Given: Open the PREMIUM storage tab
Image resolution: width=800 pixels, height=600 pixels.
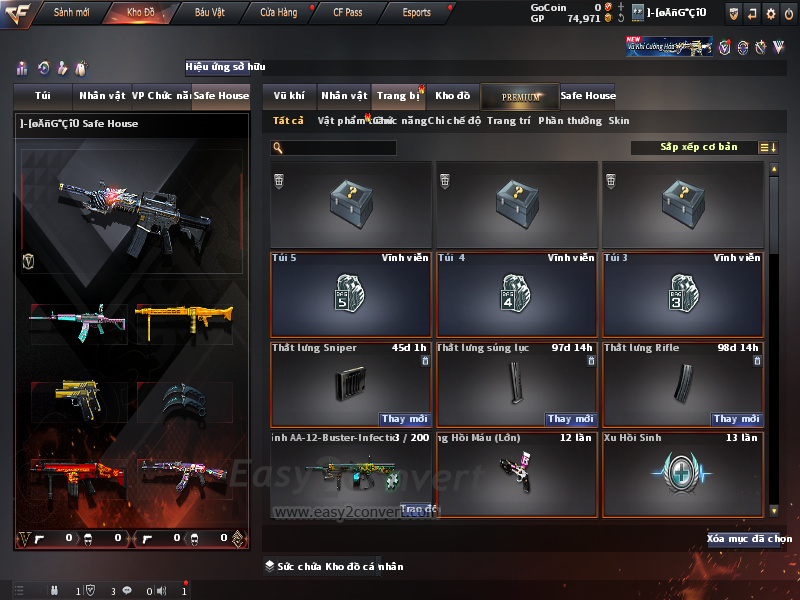Looking at the screenshot, I should pyautogui.click(x=520, y=96).
